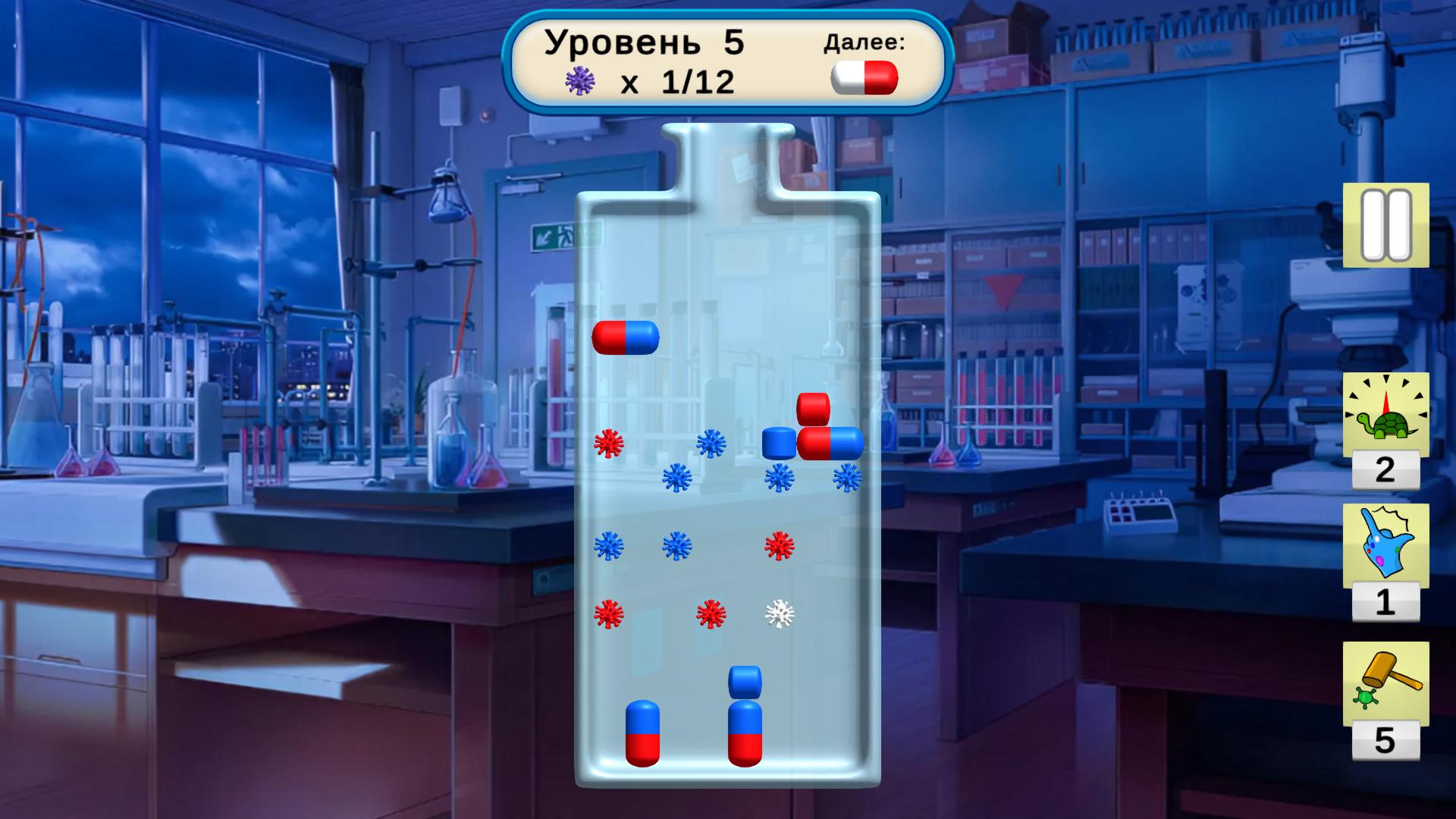The image size is (1456, 819).
Task: Select the blue half-capsule floating near the bottom
Action: pos(745,682)
